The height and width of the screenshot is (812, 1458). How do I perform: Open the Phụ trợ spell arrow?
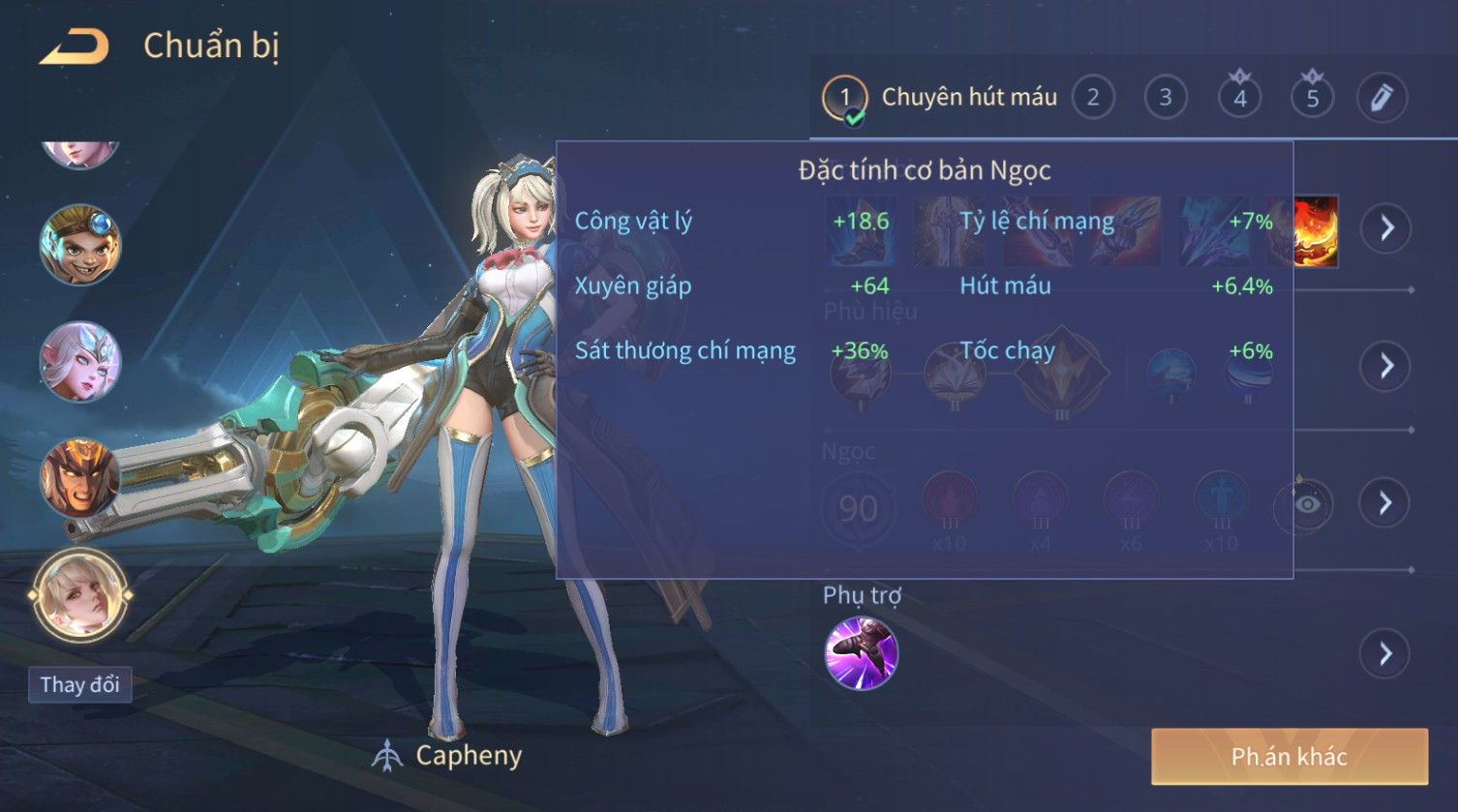tap(1386, 654)
